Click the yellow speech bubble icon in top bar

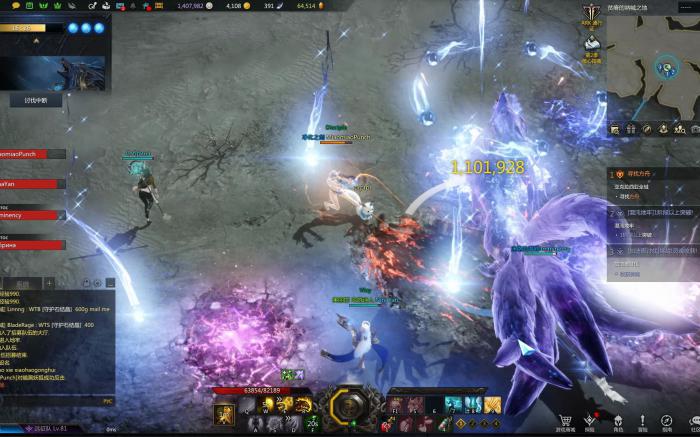click(16, 6)
